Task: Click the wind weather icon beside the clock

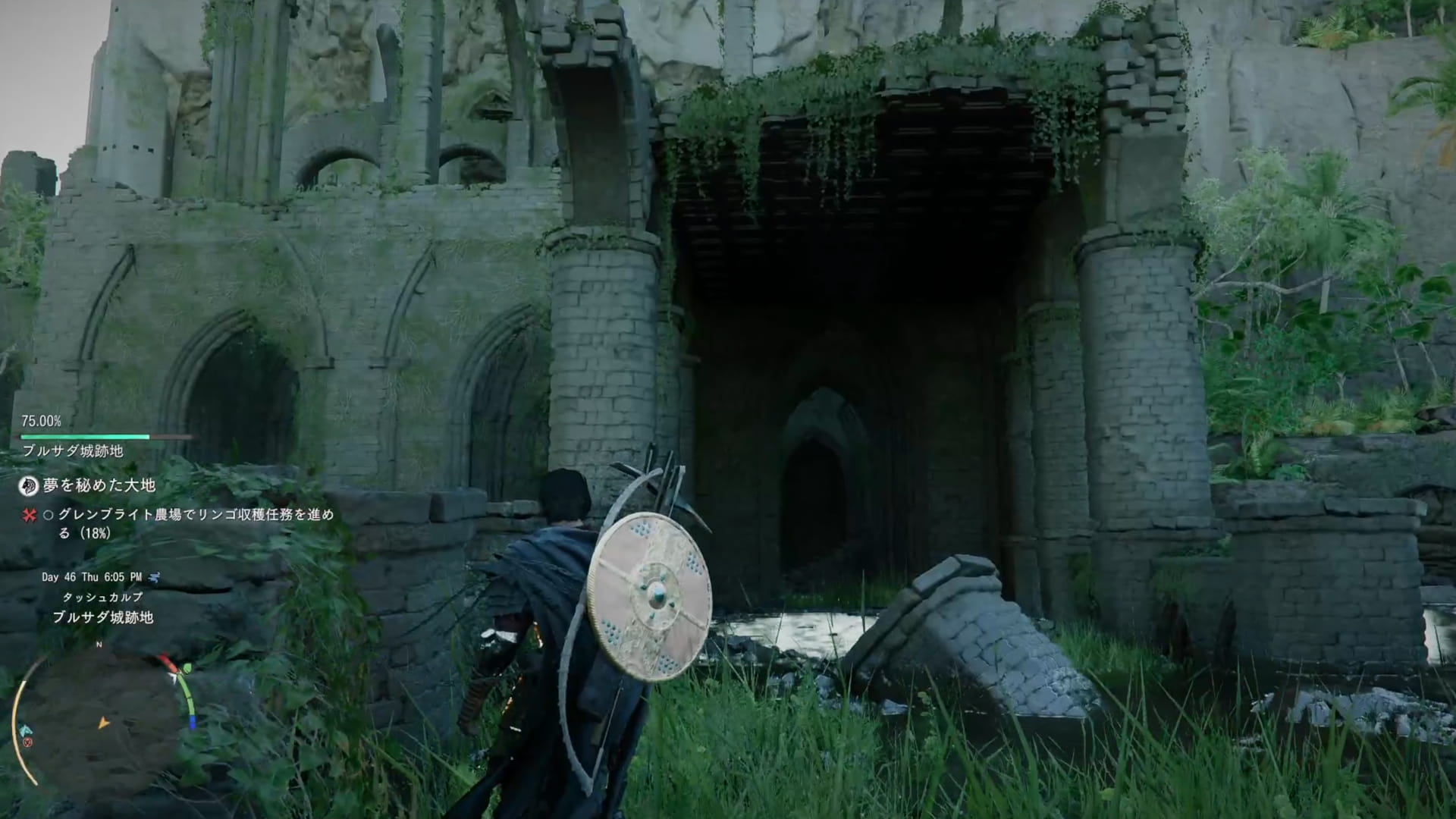Action: point(155,577)
